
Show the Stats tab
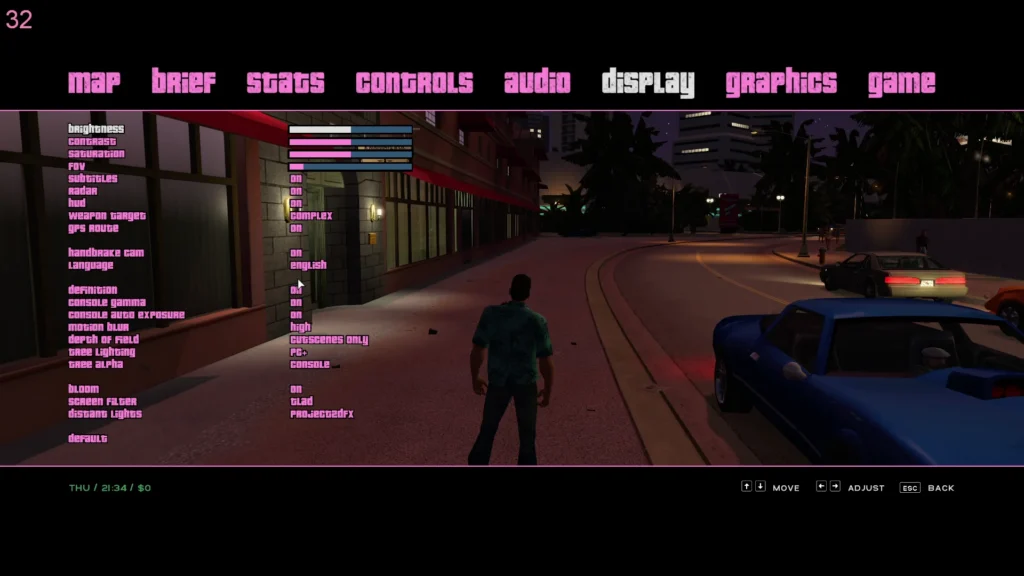tap(285, 82)
